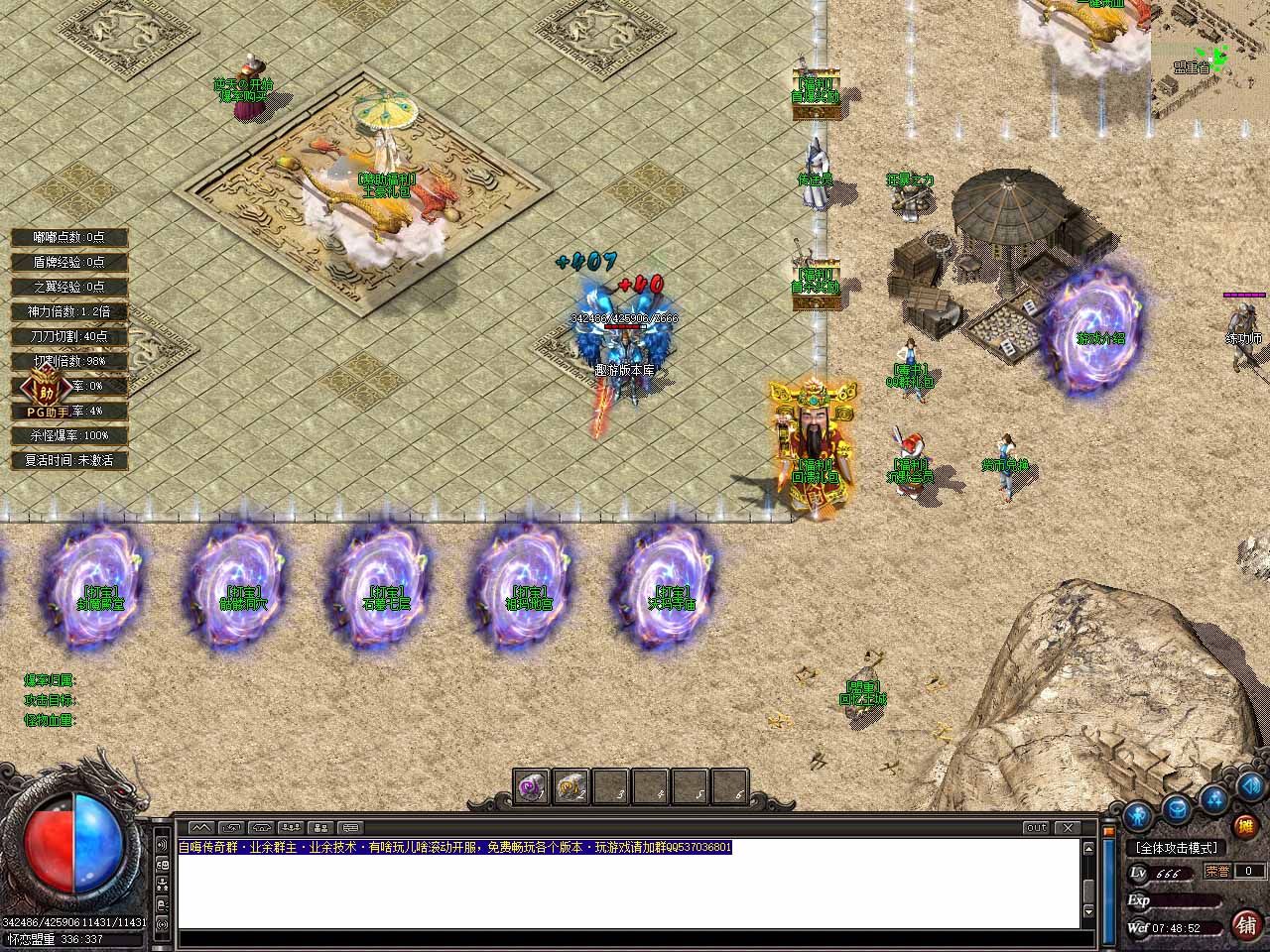Toggle sound with the speaker orb
Image resolution: width=1270 pixels, height=952 pixels.
click(x=1249, y=787)
